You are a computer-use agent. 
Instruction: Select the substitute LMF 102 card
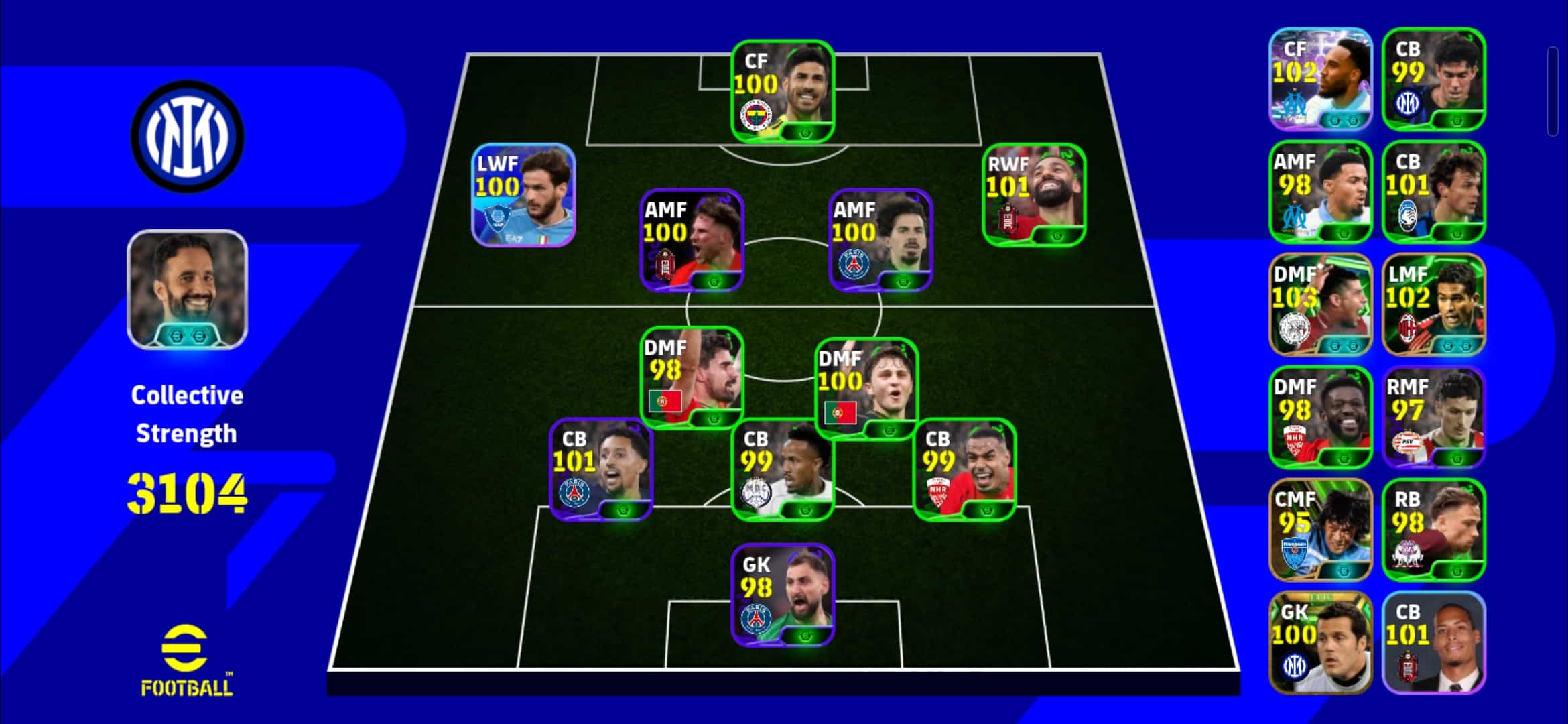point(1433,304)
